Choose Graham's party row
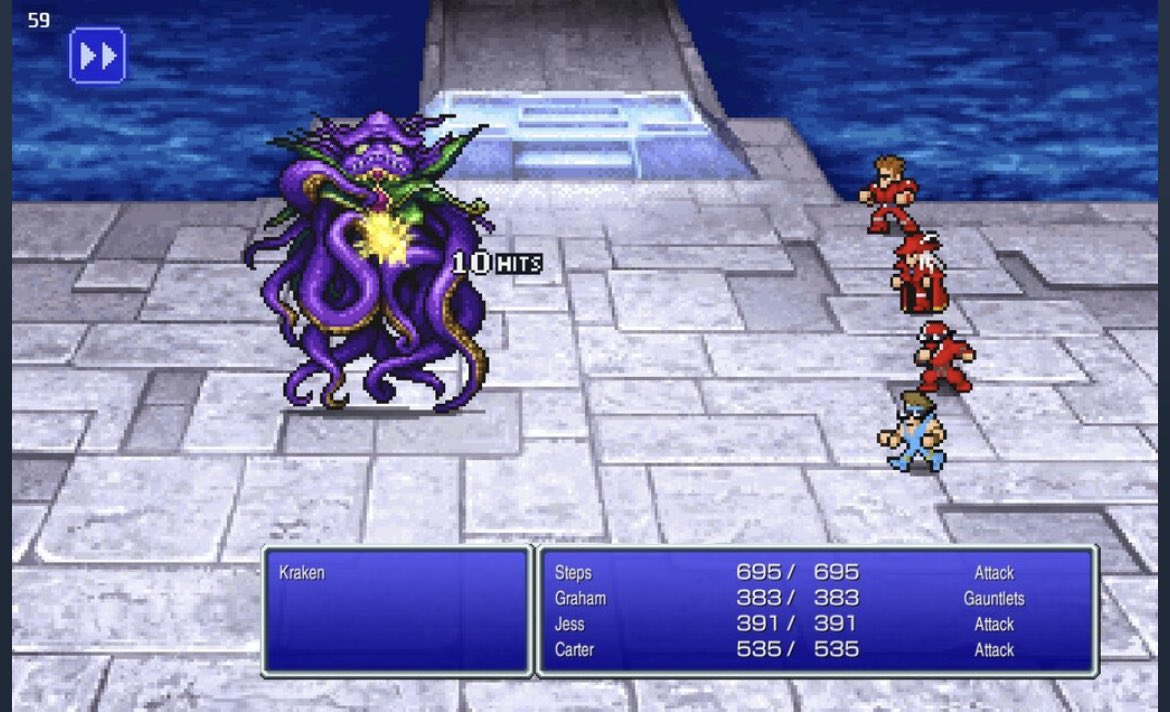 (x=580, y=598)
